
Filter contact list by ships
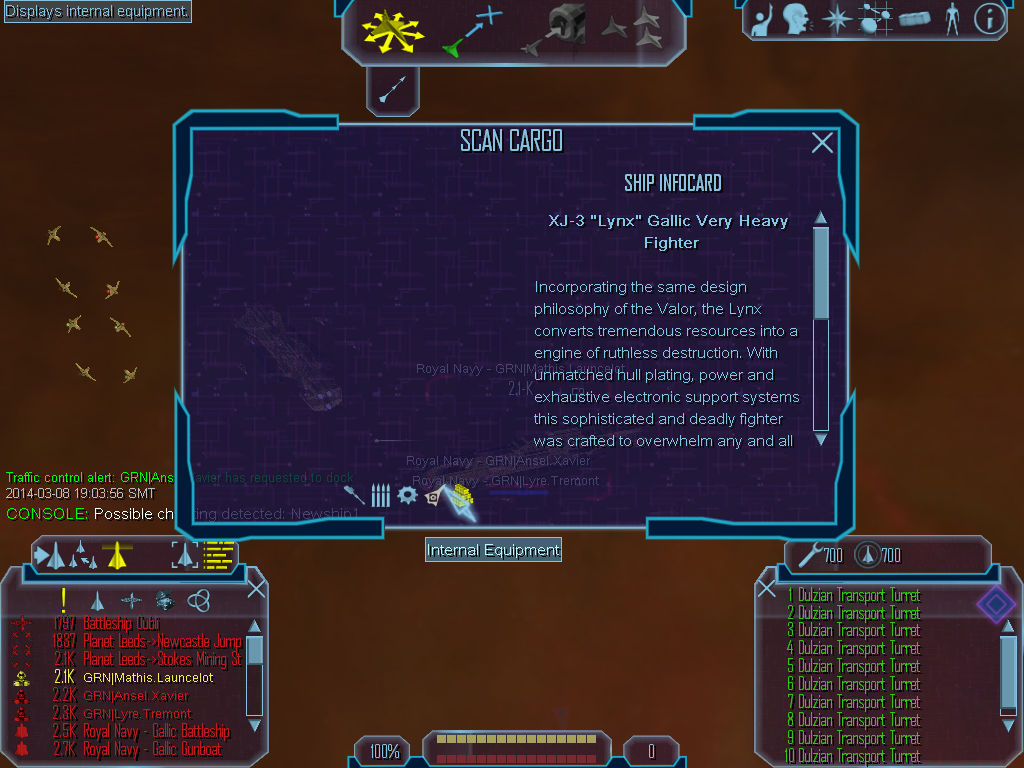97,600
